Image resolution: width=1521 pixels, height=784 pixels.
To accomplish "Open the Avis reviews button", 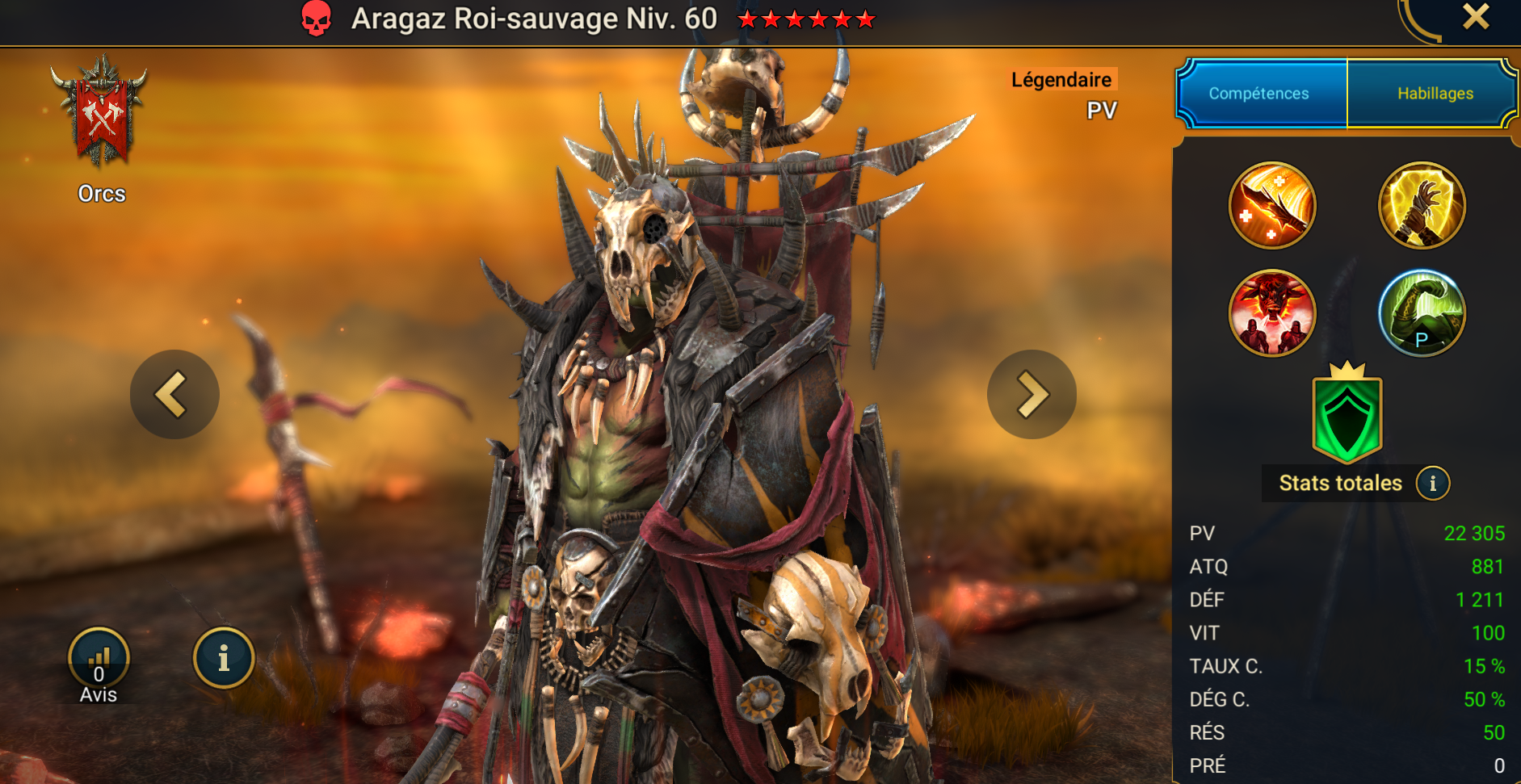I will click(x=99, y=660).
